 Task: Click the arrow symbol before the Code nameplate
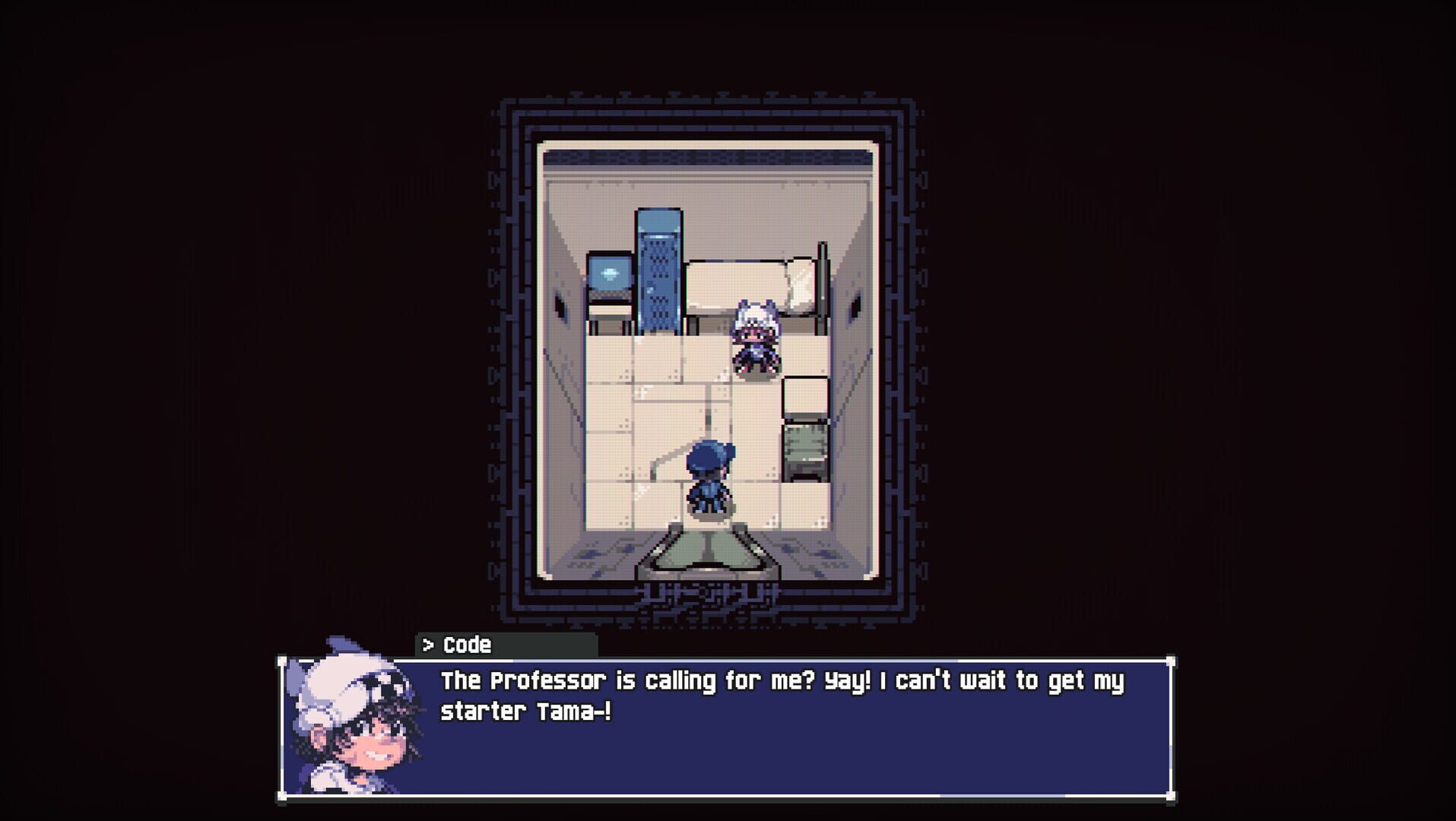[x=428, y=645]
